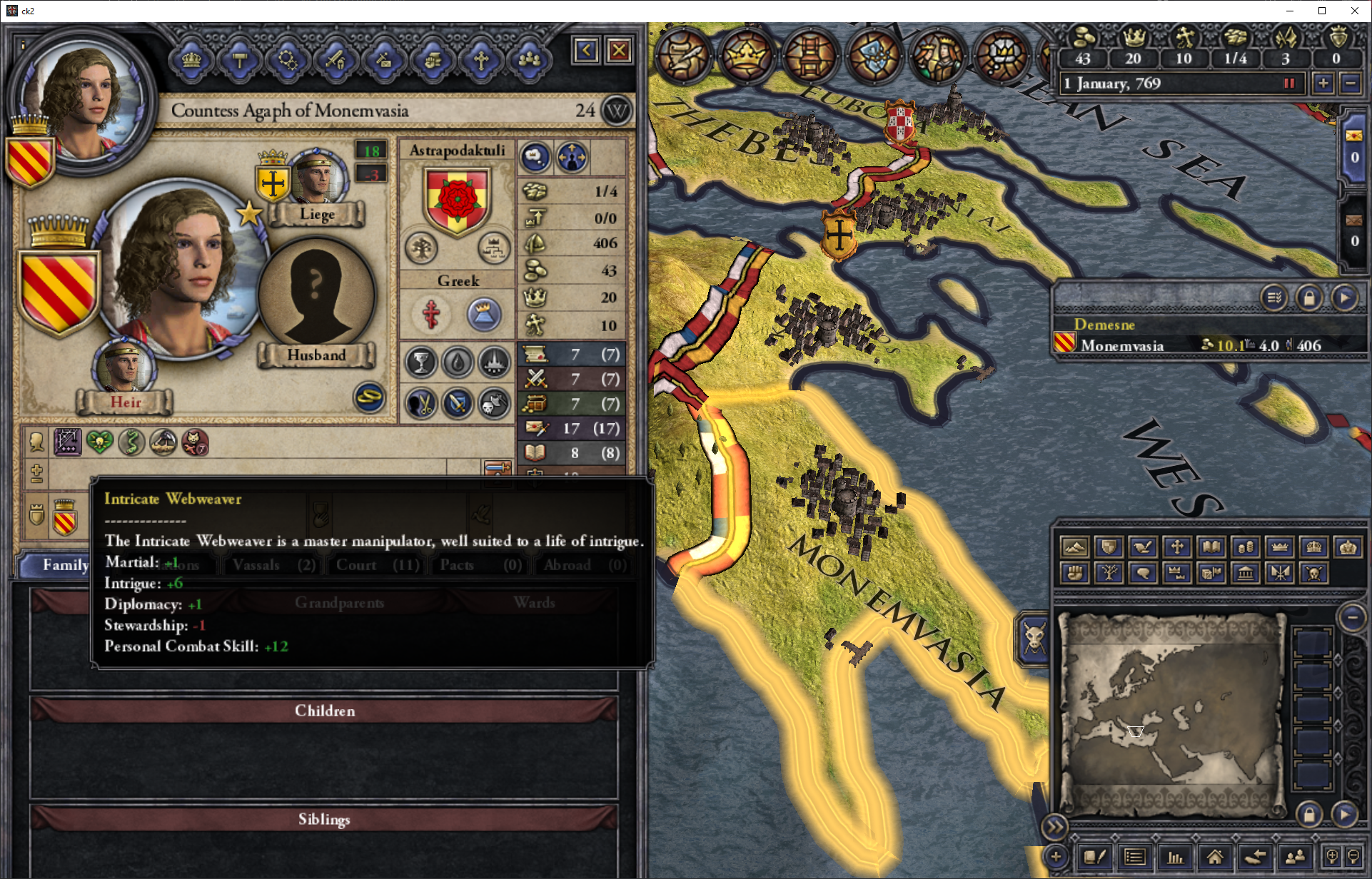
Task: Open the wedding ring marriage icon
Action: [370, 397]
